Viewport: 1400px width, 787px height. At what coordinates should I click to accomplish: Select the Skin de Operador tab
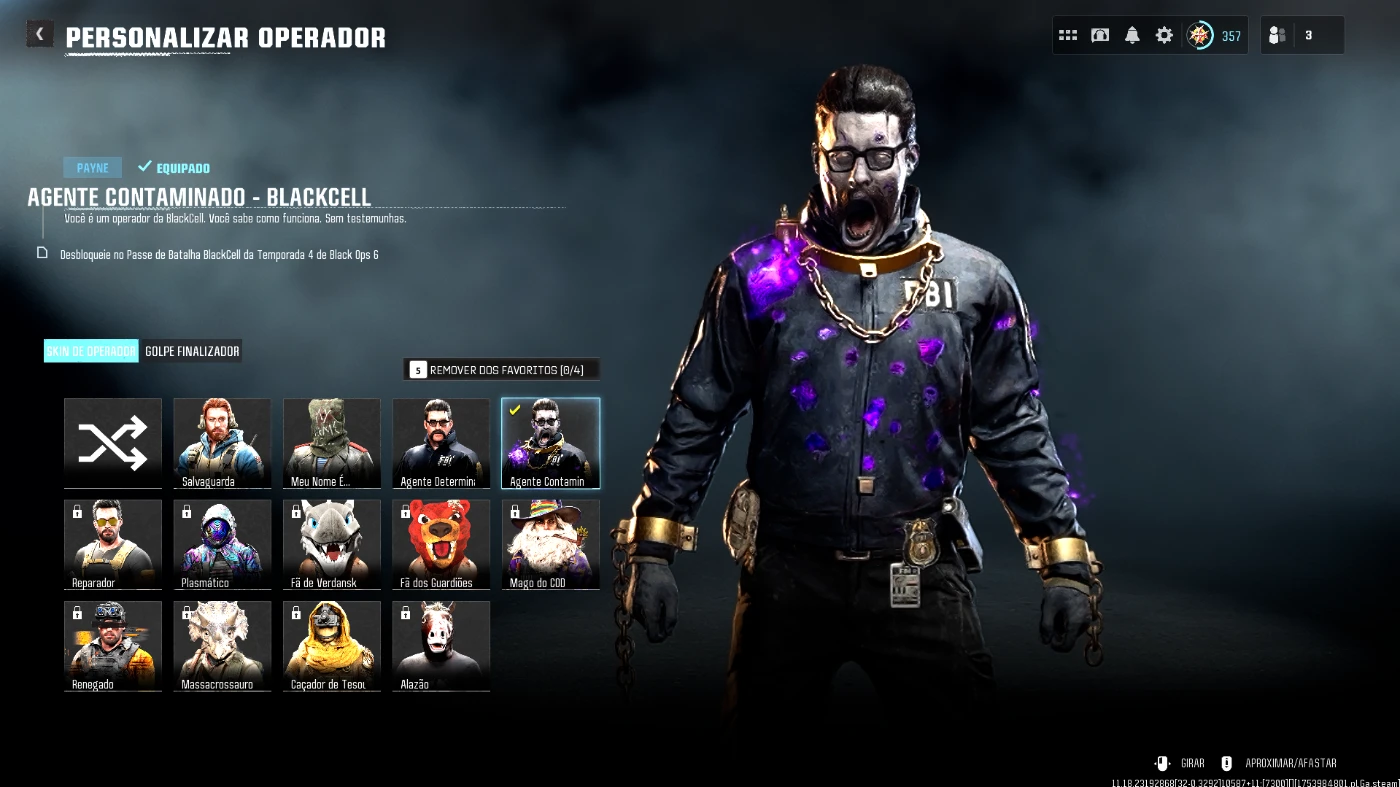tap(91, 351)
